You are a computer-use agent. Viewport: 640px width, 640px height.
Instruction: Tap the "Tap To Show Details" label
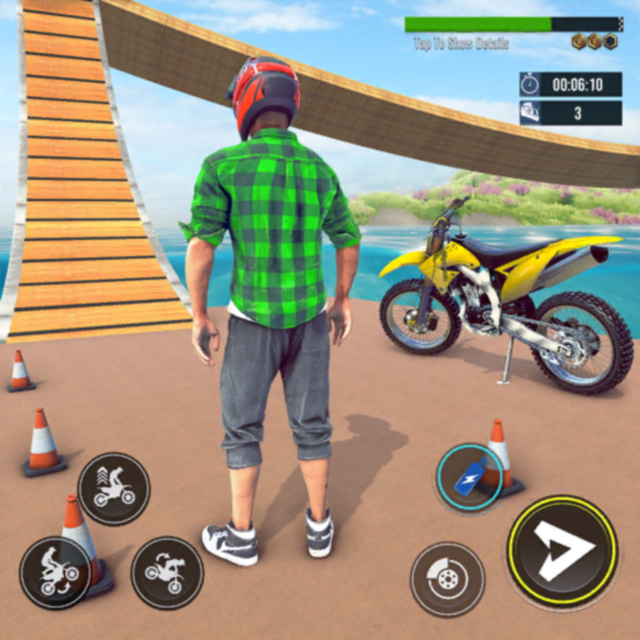click(x=461, y=44)
